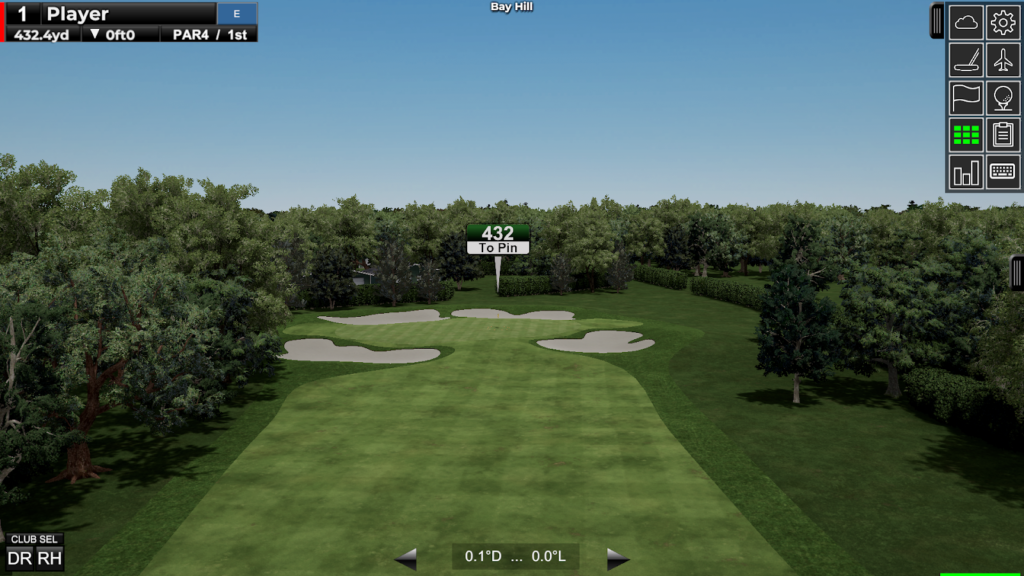
Task: Collapse the right-side icon panel handle
Action: point(937,21)
